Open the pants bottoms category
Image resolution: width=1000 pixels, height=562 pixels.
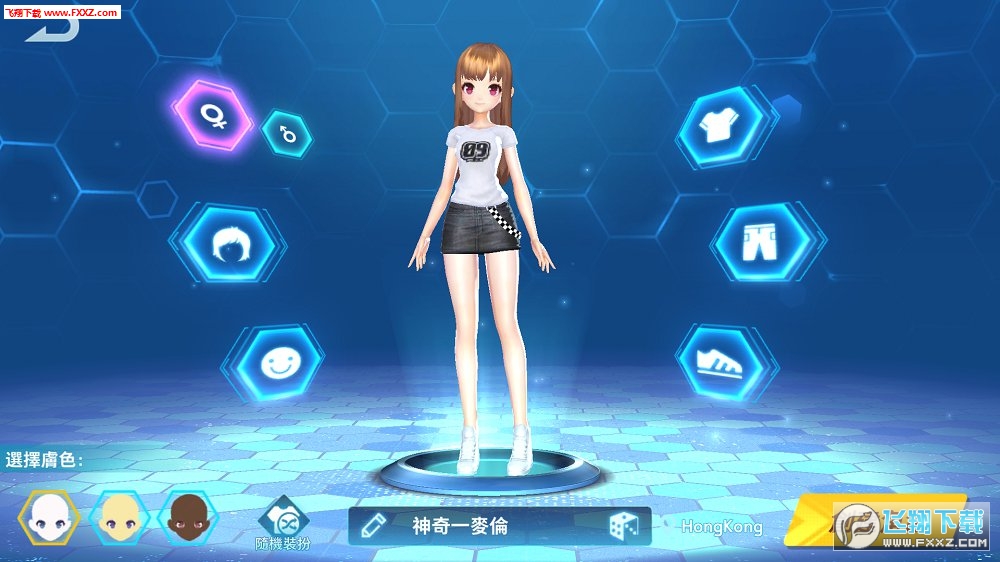pos(762,242)
